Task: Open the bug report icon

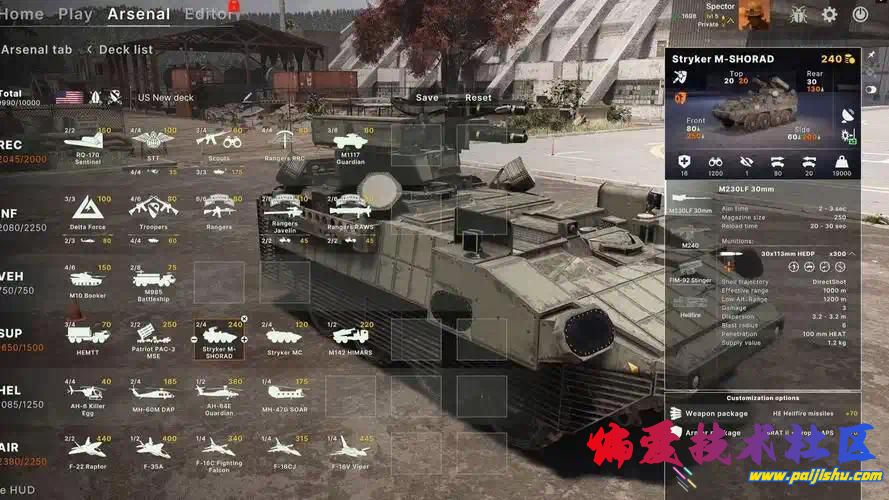Action: coord(799,14)
